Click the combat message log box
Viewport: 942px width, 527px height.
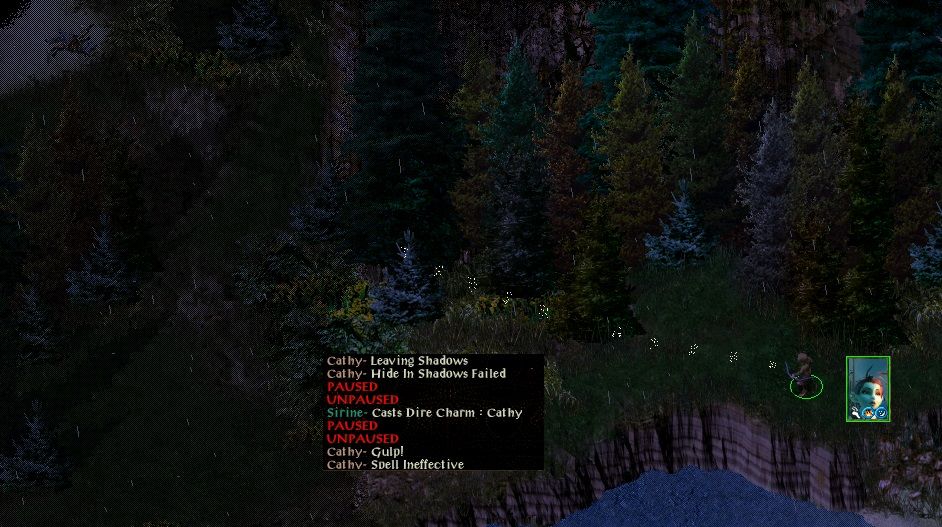[434, 412]
